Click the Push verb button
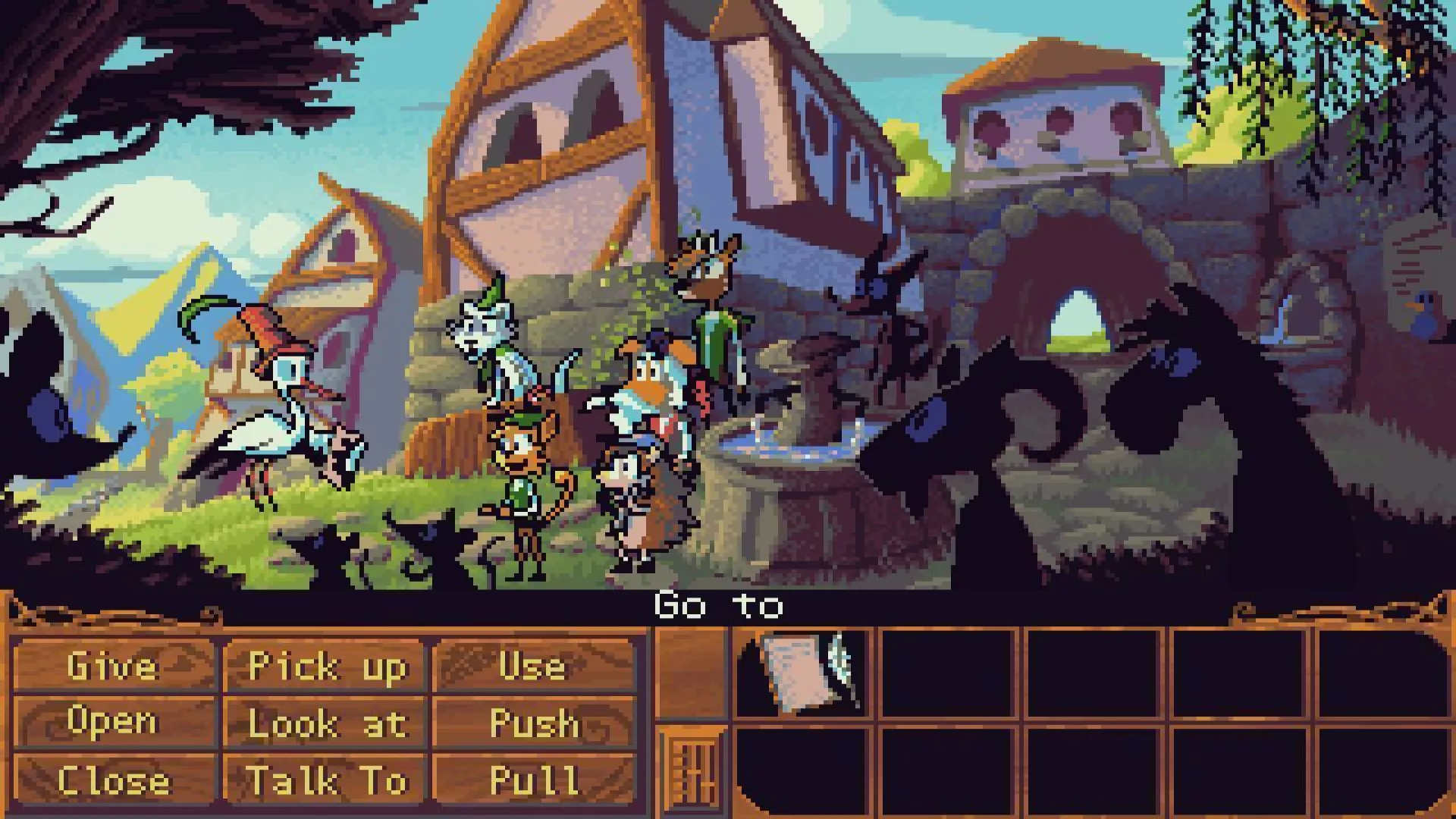This screenshot has height=819, width=1456. pos(533,723)
